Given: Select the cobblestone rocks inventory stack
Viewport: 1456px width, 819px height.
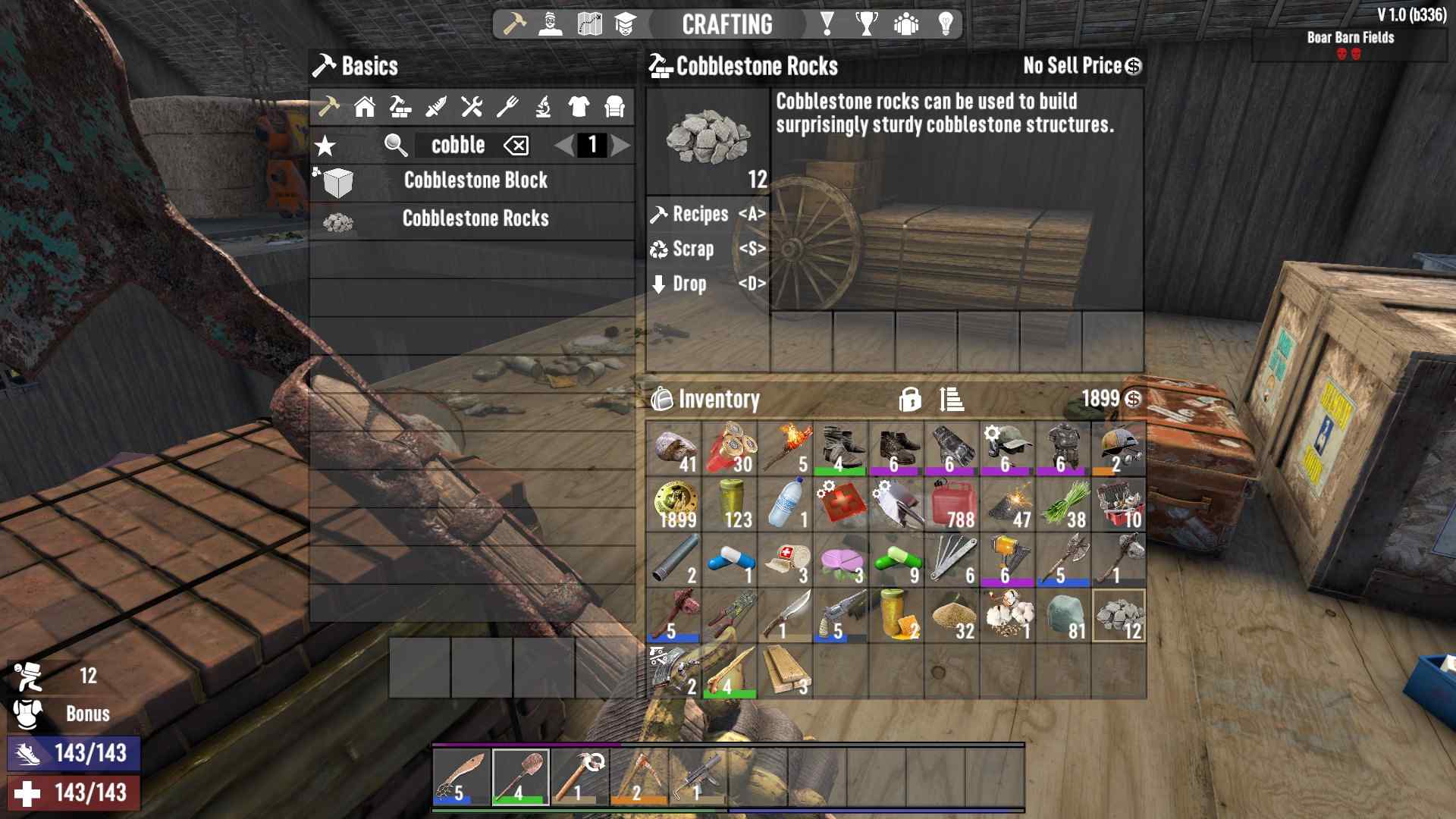Looking at the screenshot, I should [x=1119, y=616].
